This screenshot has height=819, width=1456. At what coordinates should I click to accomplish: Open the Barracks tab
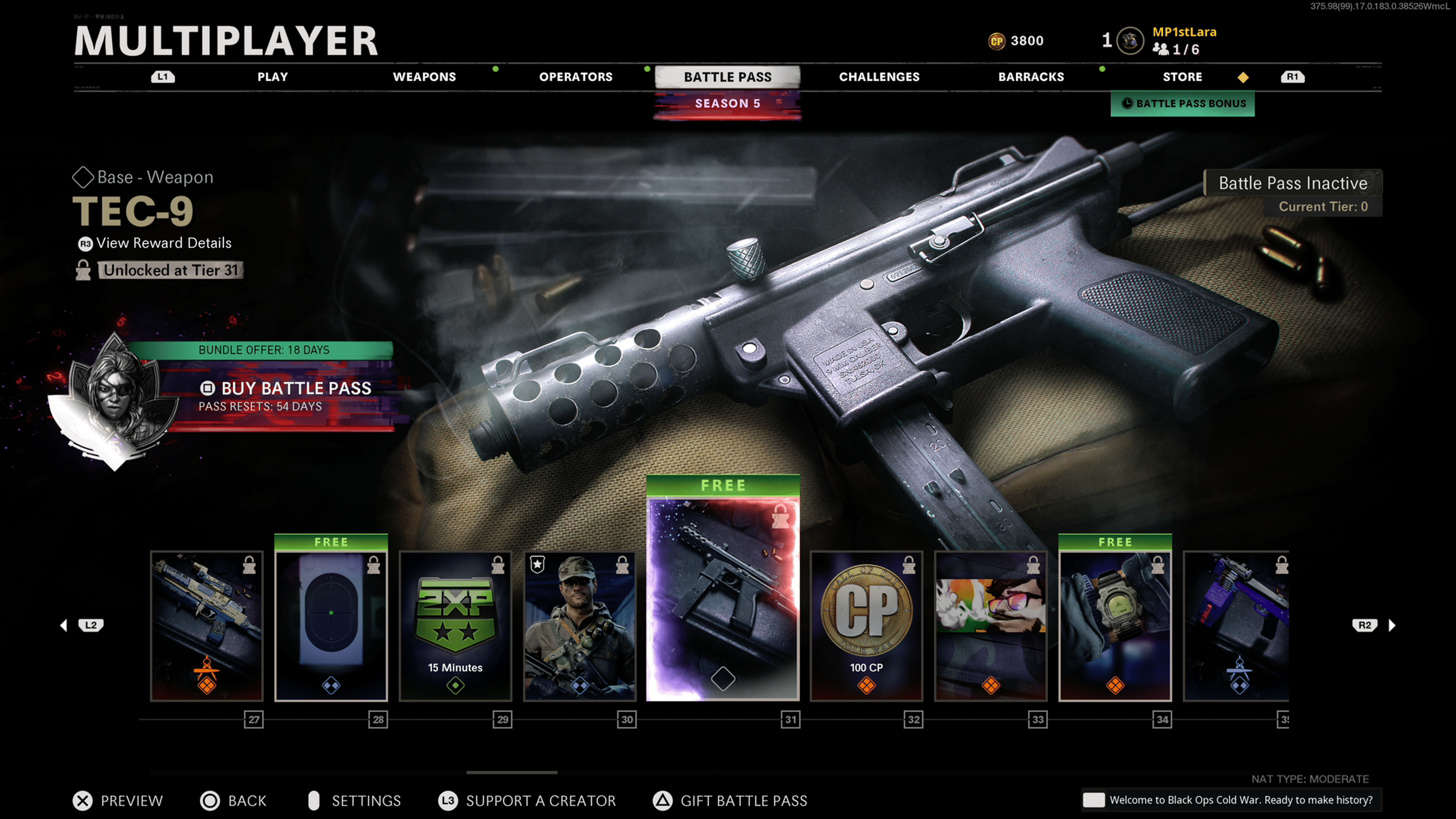pos(1031,77)
